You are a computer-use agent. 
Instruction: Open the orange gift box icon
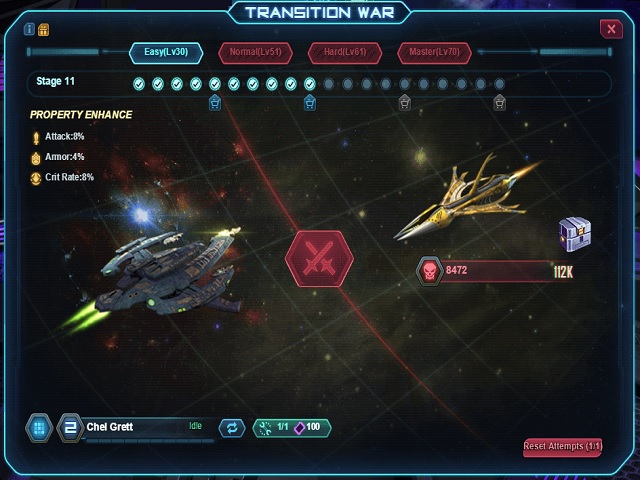[43, 28]
